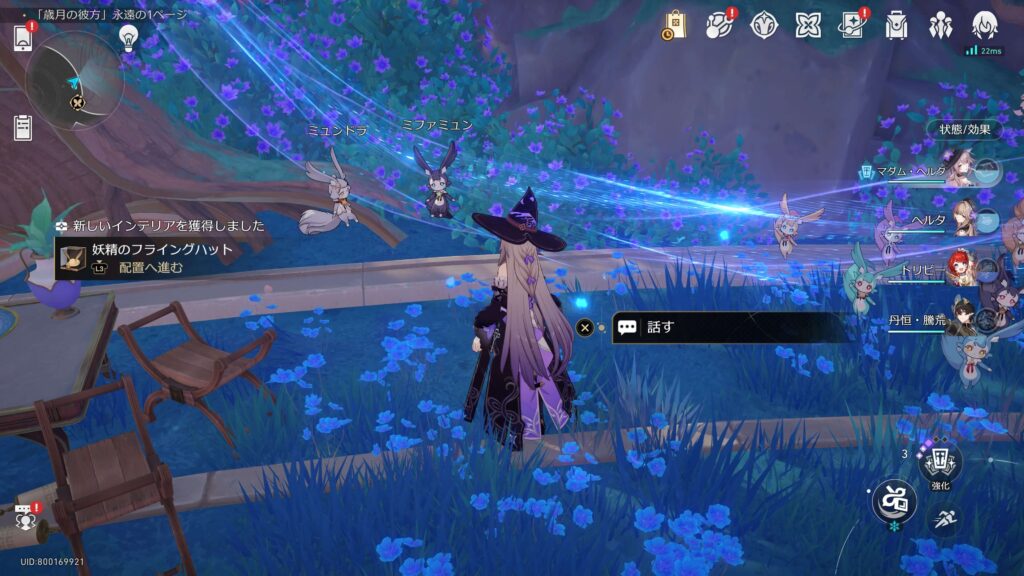
Task: Open the 状態/効果 status panel
Action: [964, 129]
